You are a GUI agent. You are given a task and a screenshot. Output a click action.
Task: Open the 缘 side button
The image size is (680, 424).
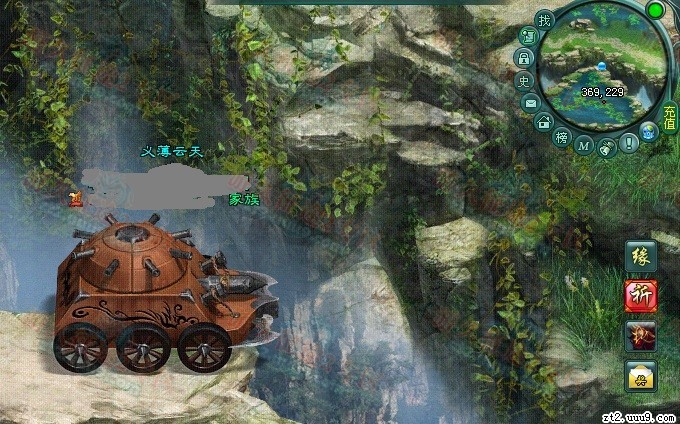click(640, 257)
